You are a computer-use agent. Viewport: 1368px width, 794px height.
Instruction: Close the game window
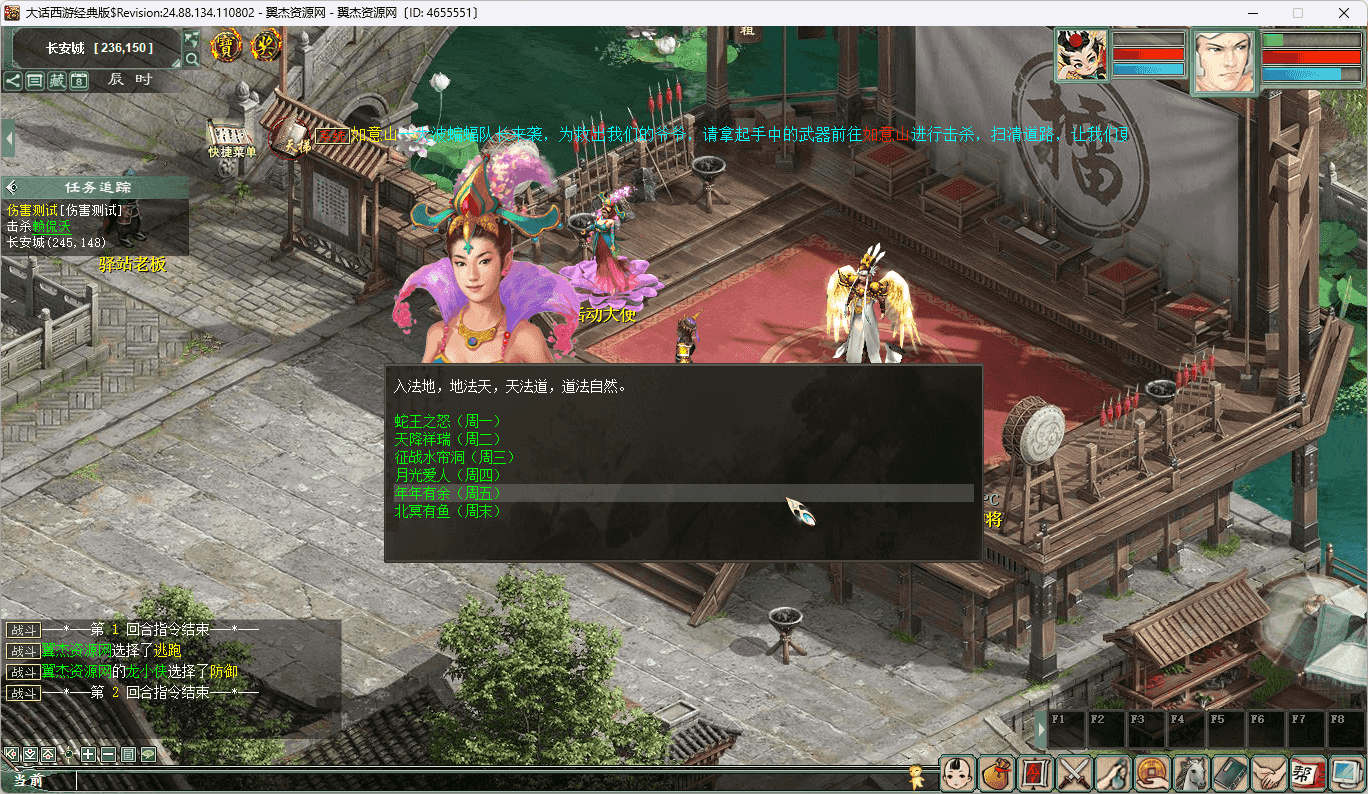[1343, 13]
